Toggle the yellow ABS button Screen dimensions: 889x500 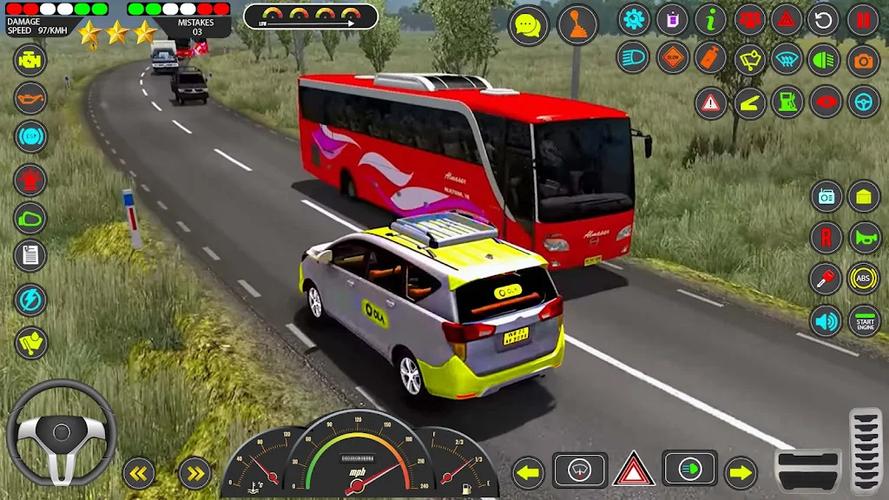click(864, 278)
